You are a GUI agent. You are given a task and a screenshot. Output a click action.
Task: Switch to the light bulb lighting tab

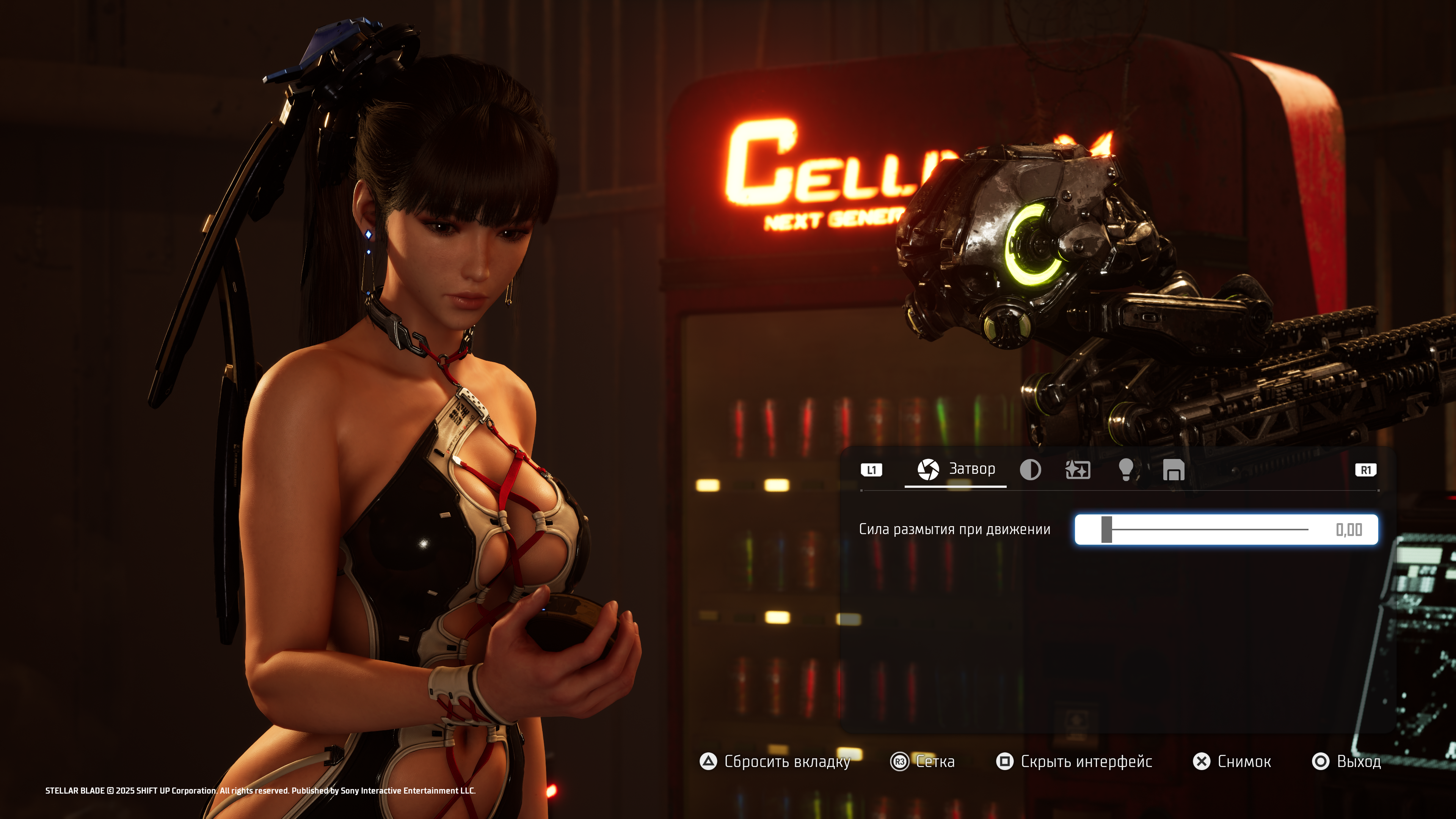tap(1125, 470)
